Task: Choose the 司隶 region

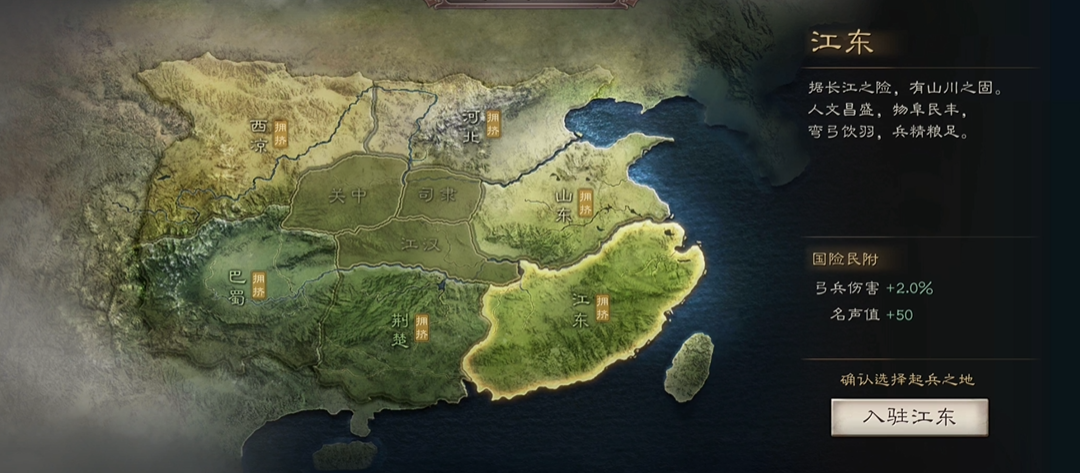Action: (x=437, y=194)
